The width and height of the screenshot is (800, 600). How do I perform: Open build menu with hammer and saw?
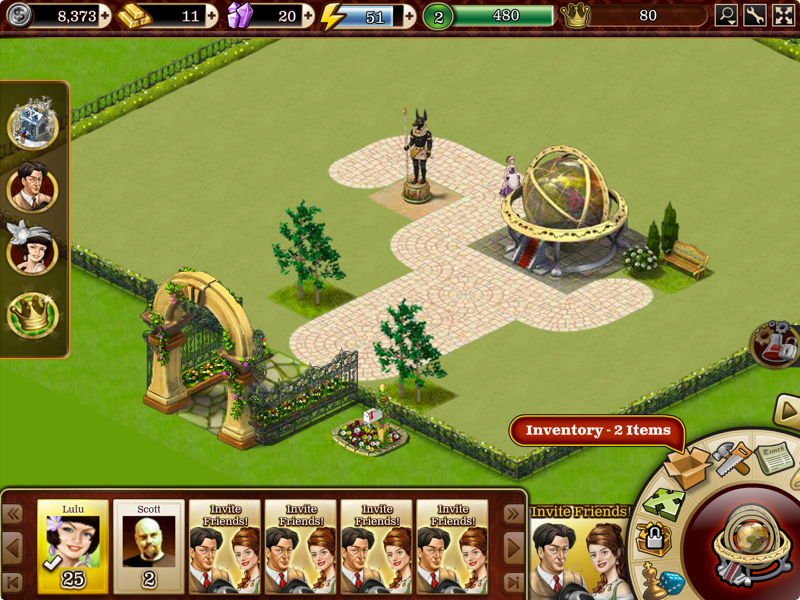tap(732, 459)
